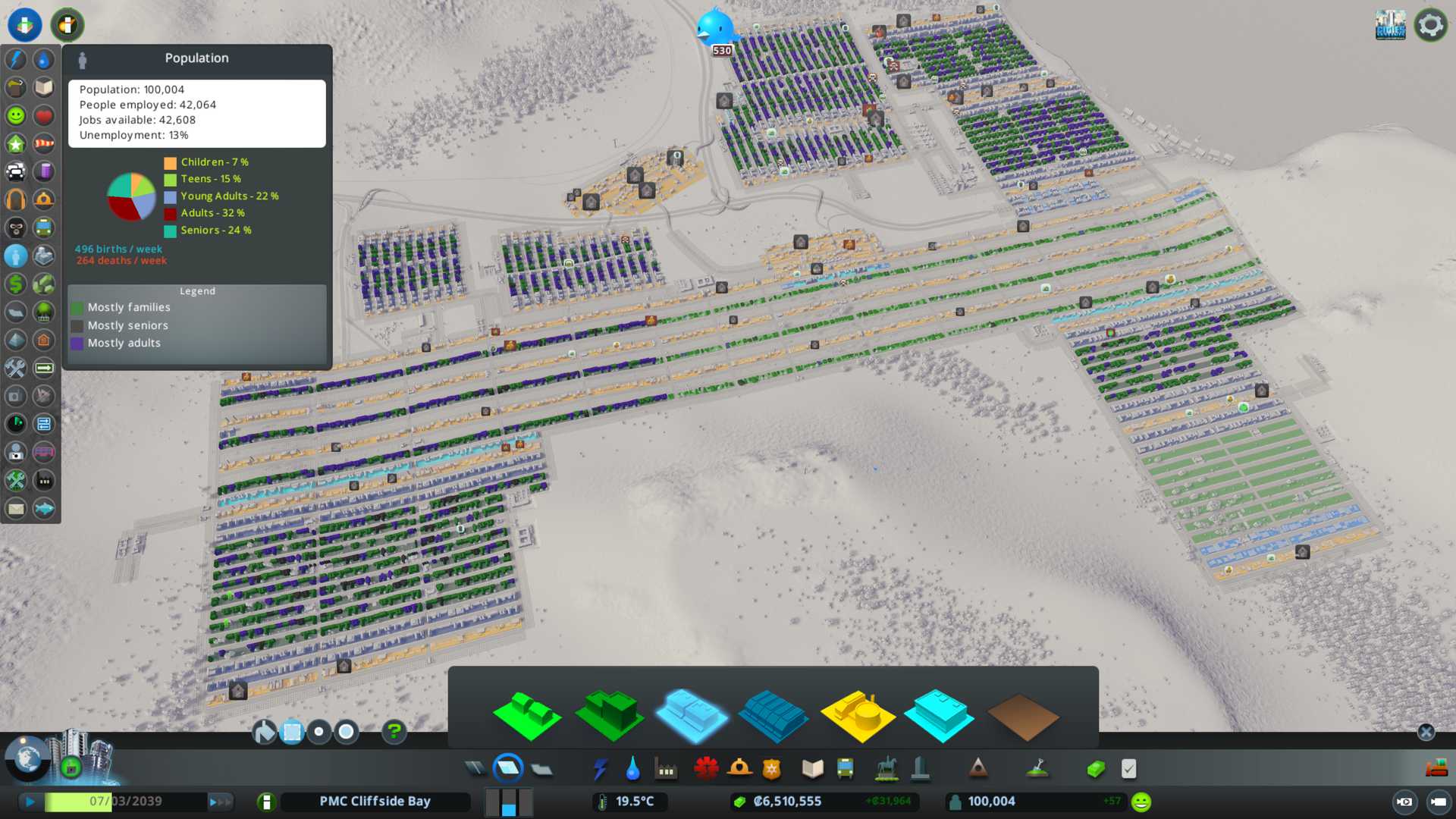Open the electricity build menu

click(x=600, y=769)
